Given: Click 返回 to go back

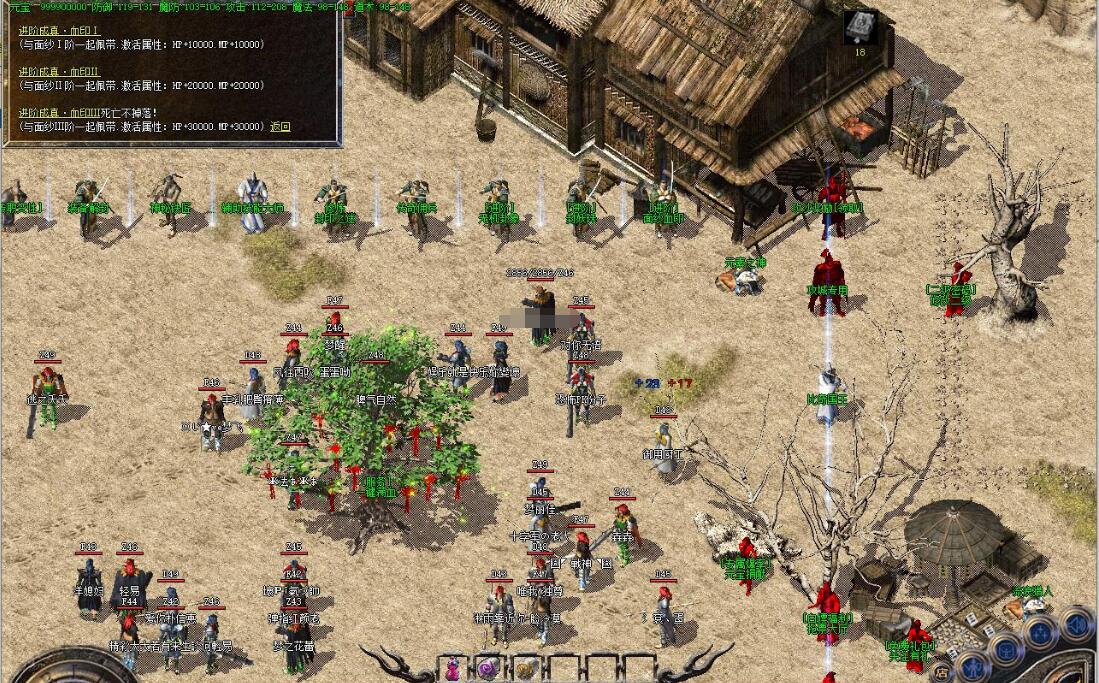Looking at the screenshot, I should [x=280, y=127].
